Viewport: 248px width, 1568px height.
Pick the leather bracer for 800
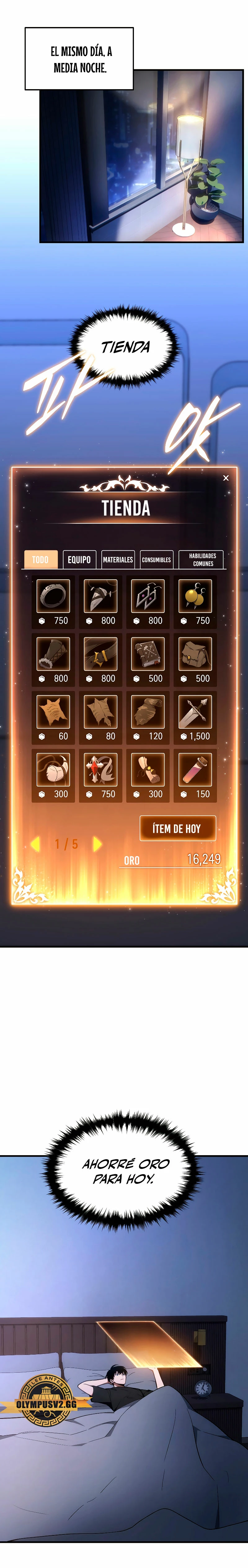pyautogui.click(x=53, y=654)
